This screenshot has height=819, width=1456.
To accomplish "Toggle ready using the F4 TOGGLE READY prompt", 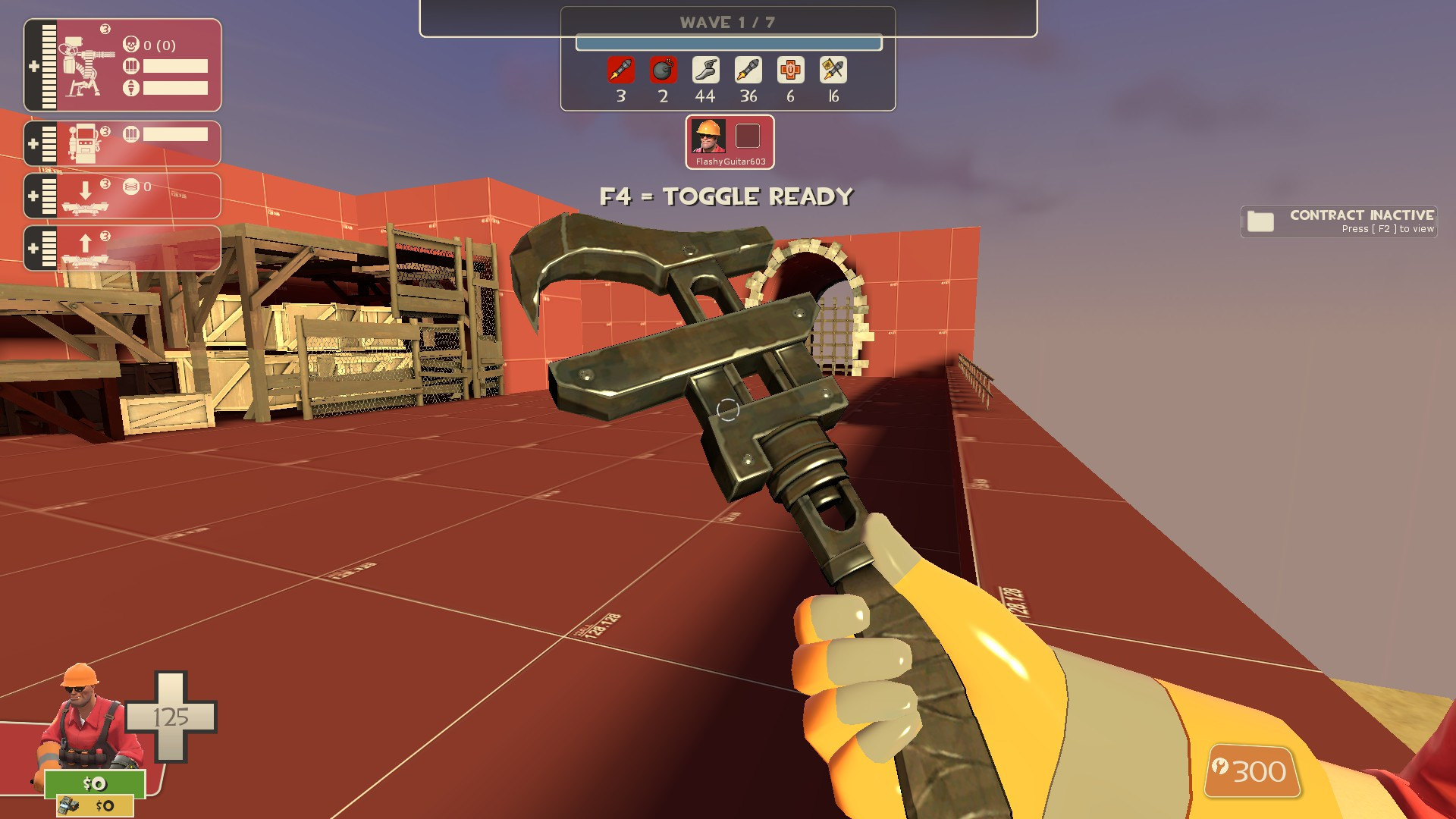I will pos(726,196).
